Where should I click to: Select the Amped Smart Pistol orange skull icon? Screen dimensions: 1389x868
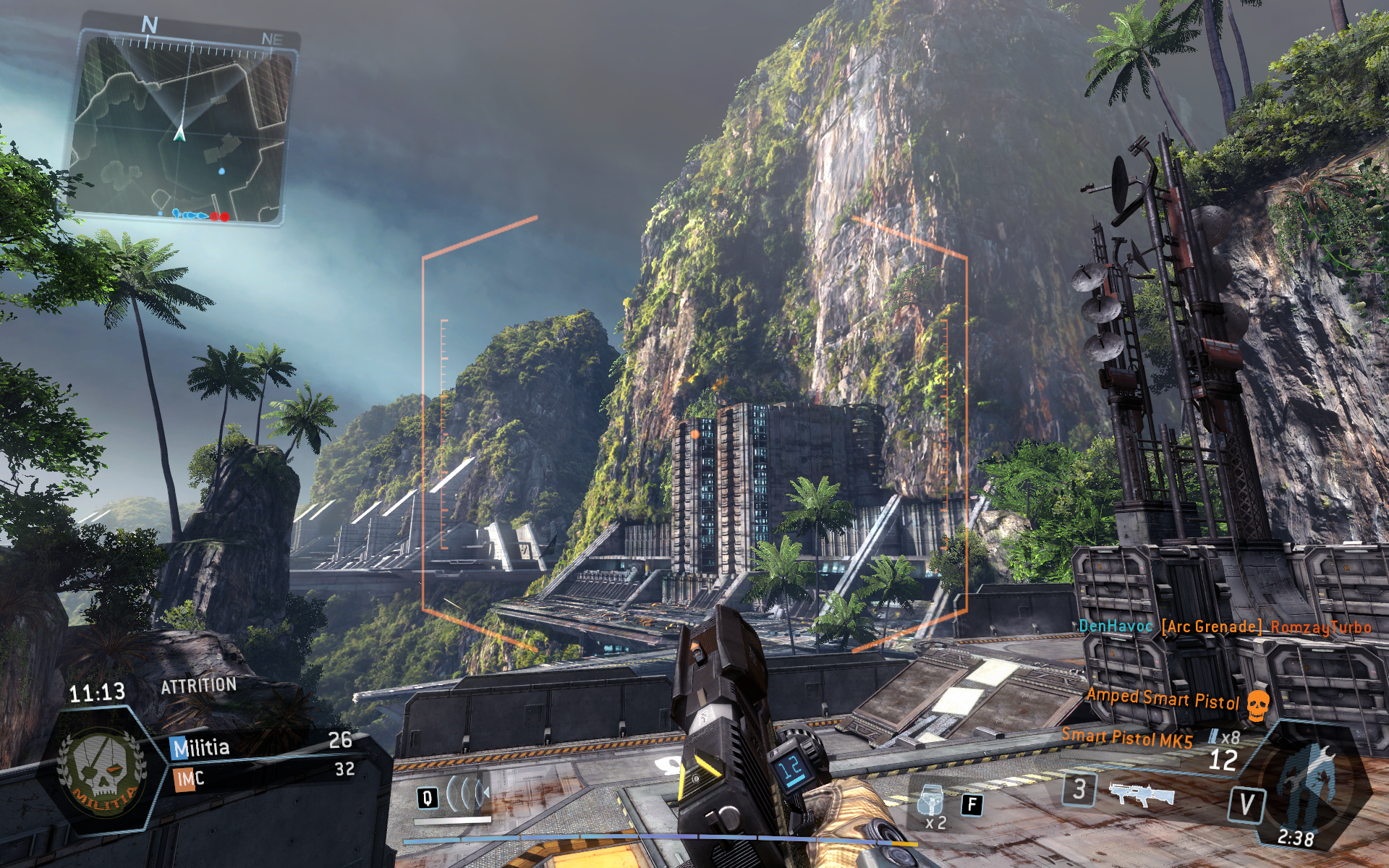1259,705
